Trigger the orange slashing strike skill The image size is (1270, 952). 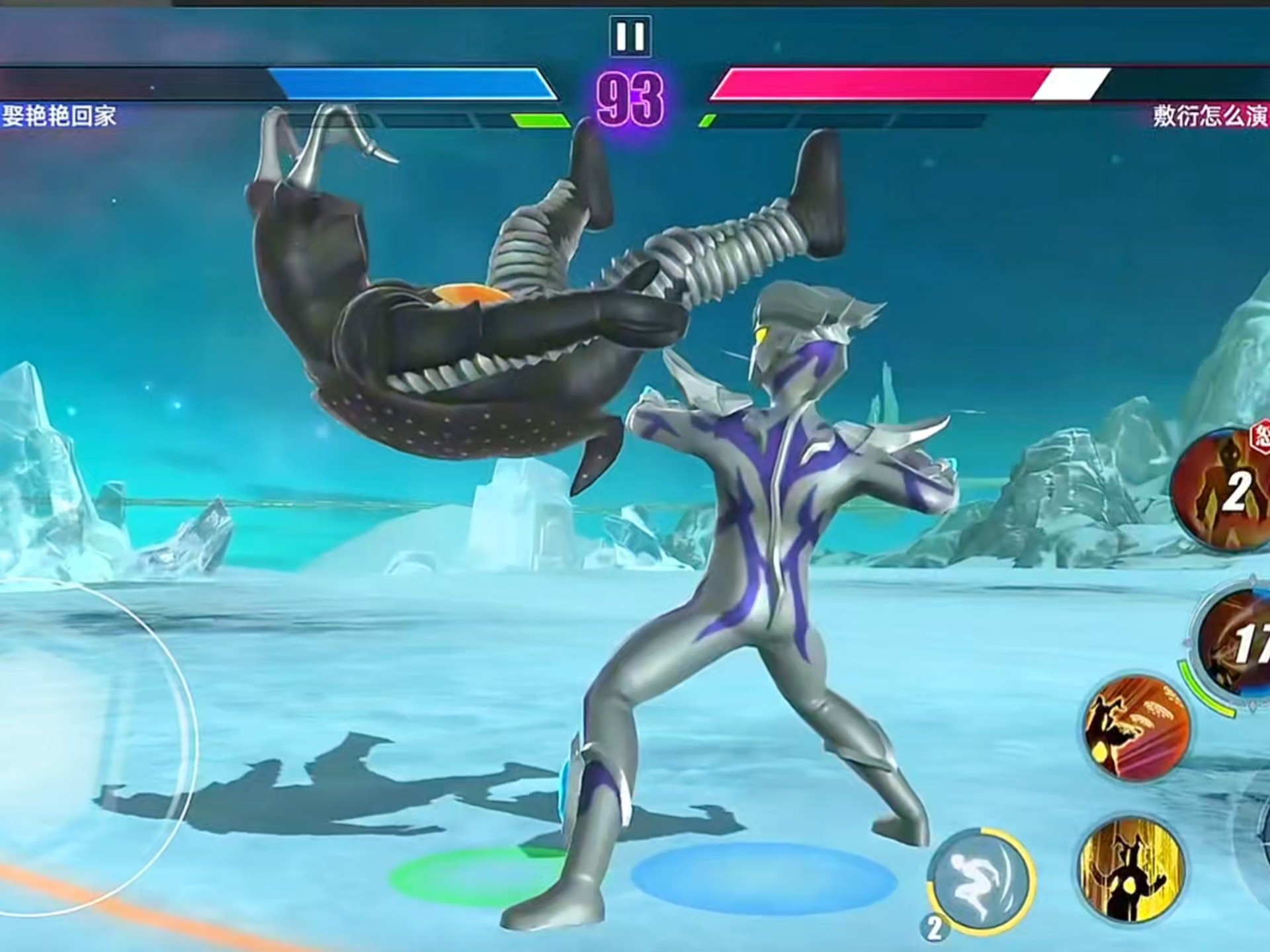pos(1136,727)
